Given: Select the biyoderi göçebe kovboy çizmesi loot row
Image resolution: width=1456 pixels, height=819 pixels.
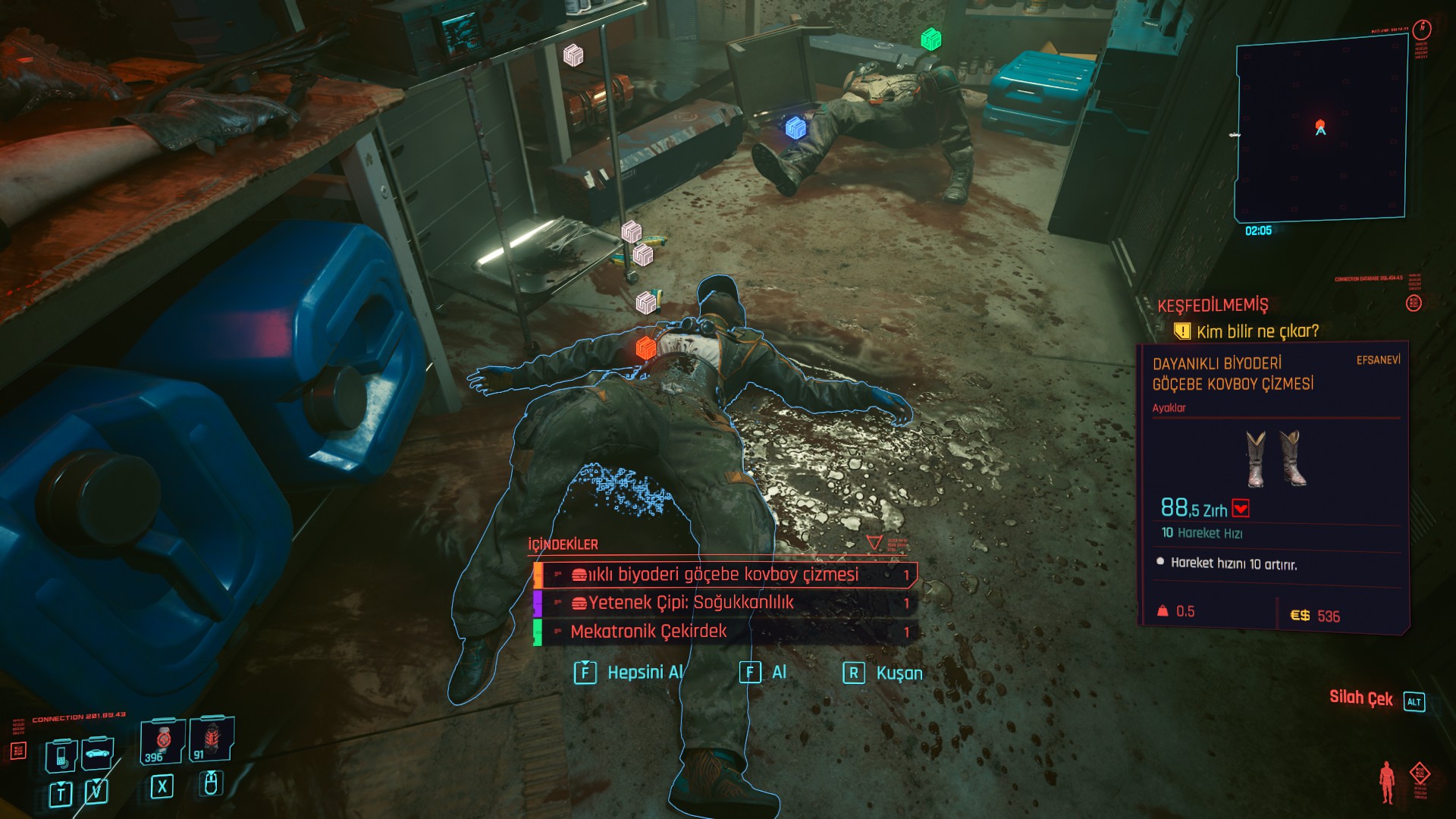Looking at the screenshot, I should click(724, 575).
